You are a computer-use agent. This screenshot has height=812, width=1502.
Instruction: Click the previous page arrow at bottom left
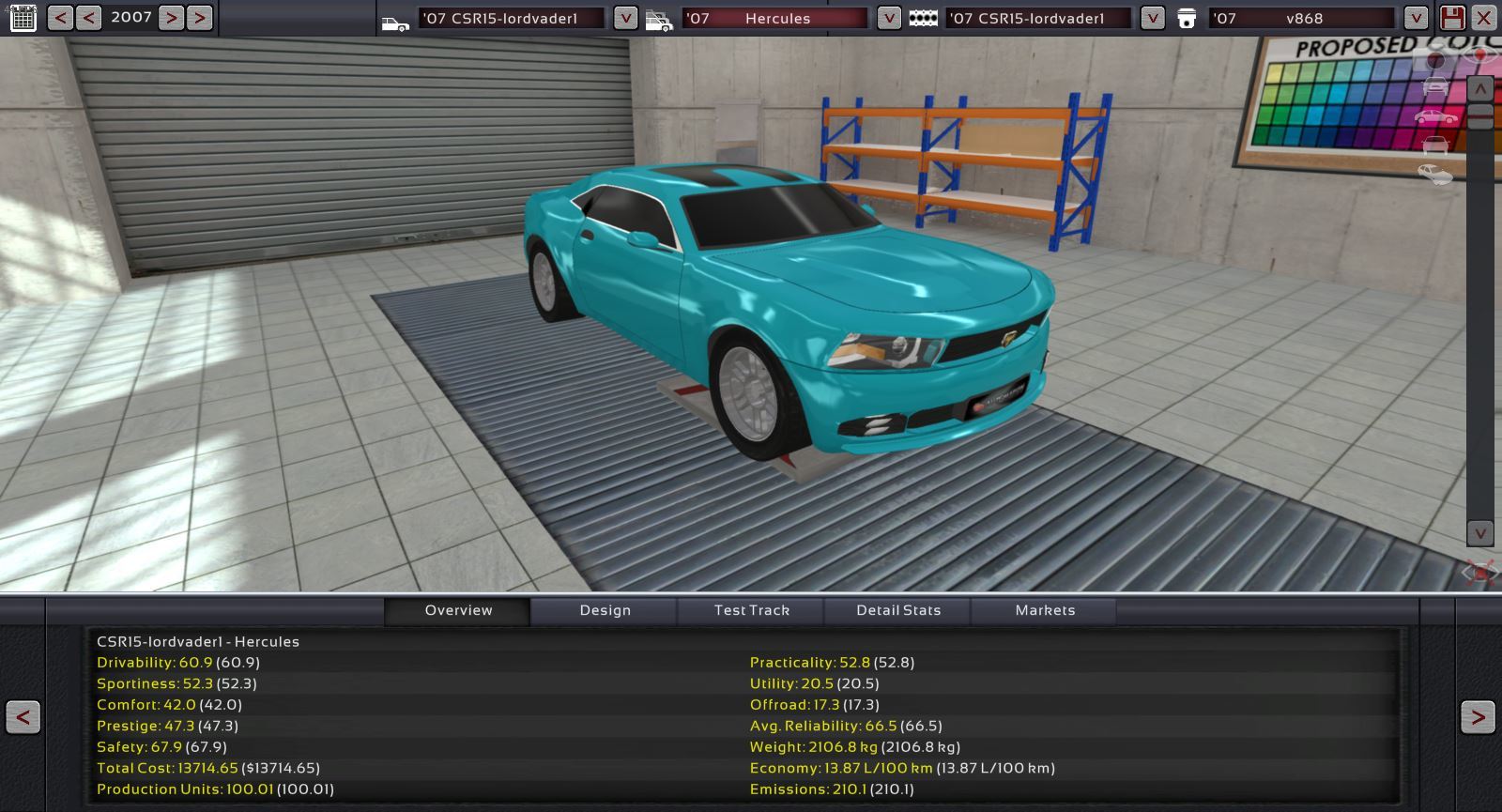click(x=23, y=718)
